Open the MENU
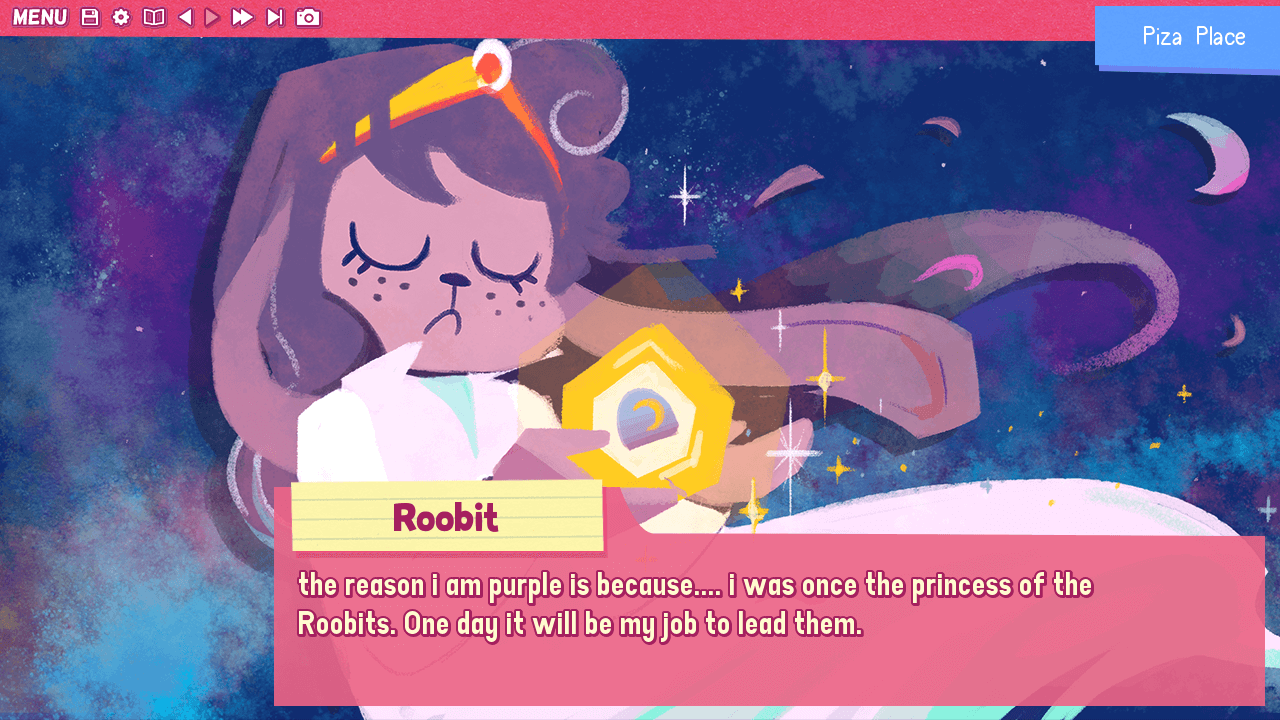Screen dimensions: 1280x720 point(40,17)
